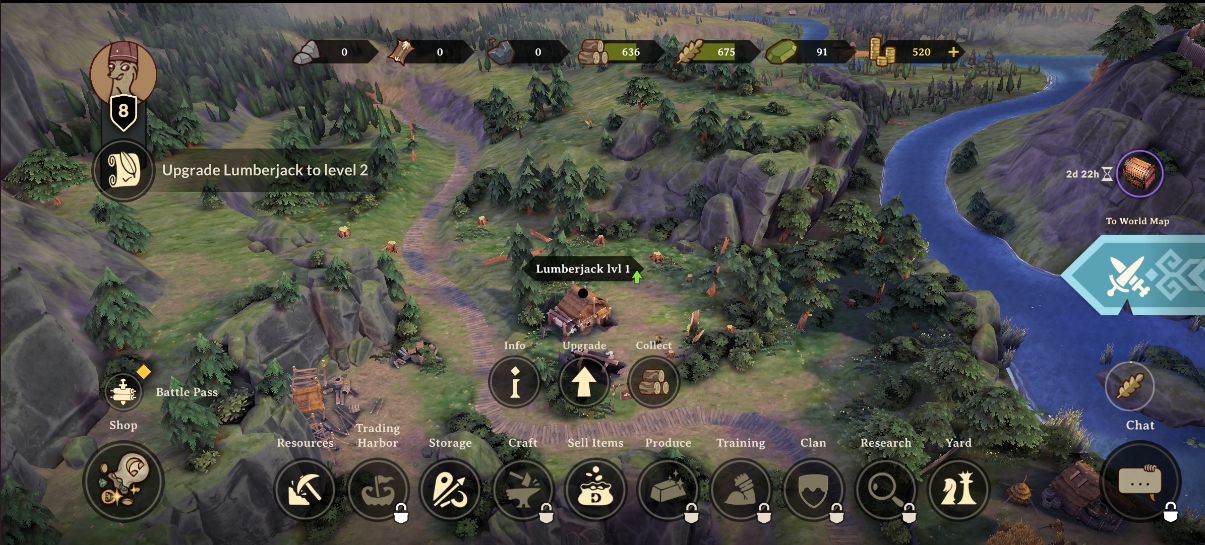Open the Shop

pos(124,482)
